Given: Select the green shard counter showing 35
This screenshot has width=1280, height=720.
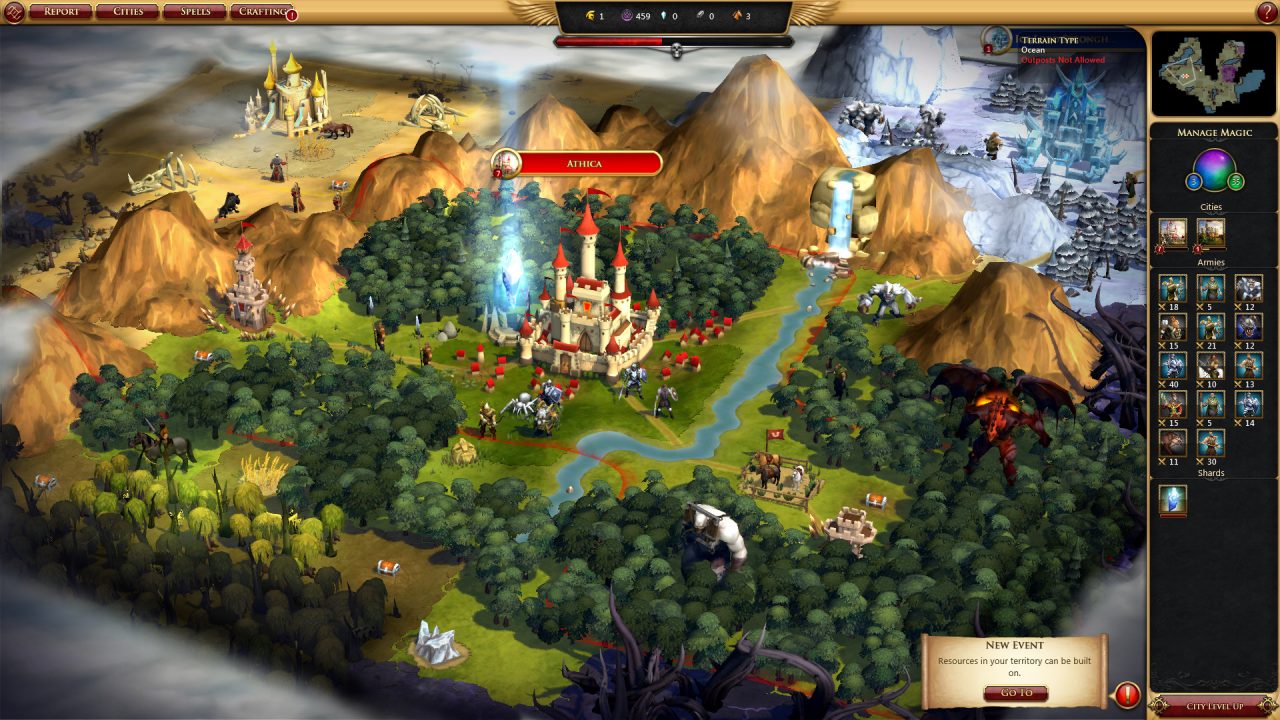Looking at the screenshot, I should point(1236,183).
